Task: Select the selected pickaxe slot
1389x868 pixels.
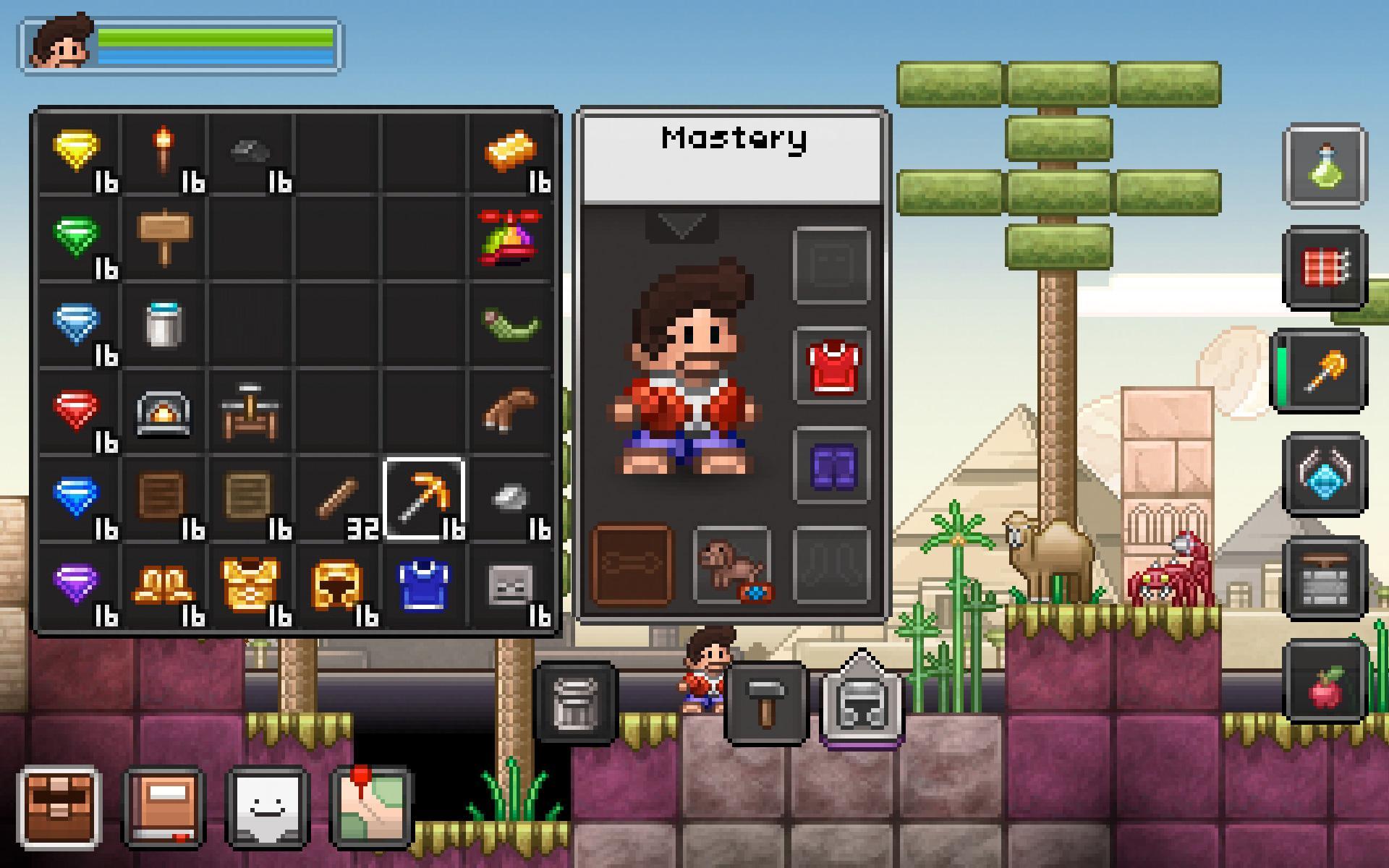Action: [424, 498]
